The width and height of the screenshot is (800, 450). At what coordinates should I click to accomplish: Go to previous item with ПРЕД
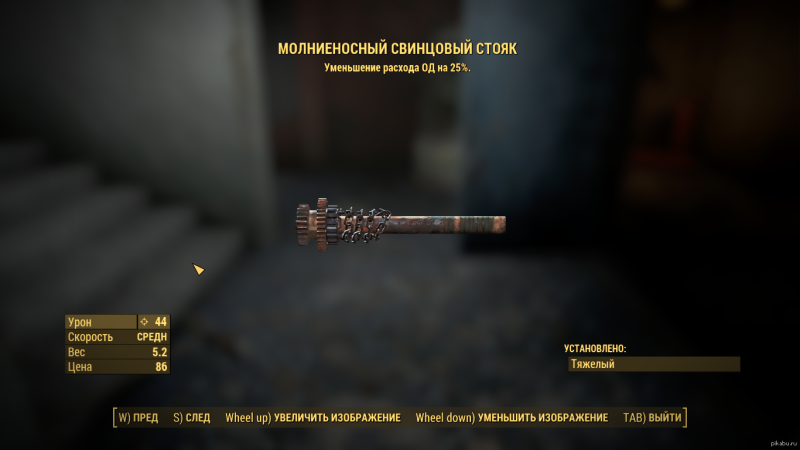coord(138,417)
